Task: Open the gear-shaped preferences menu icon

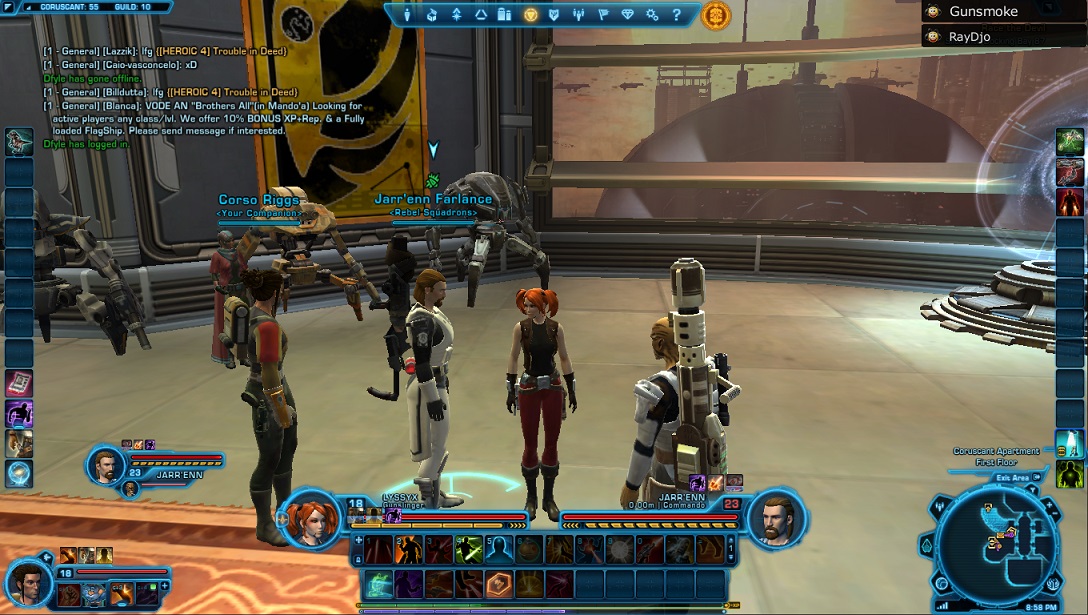Action: coord(652,15)
